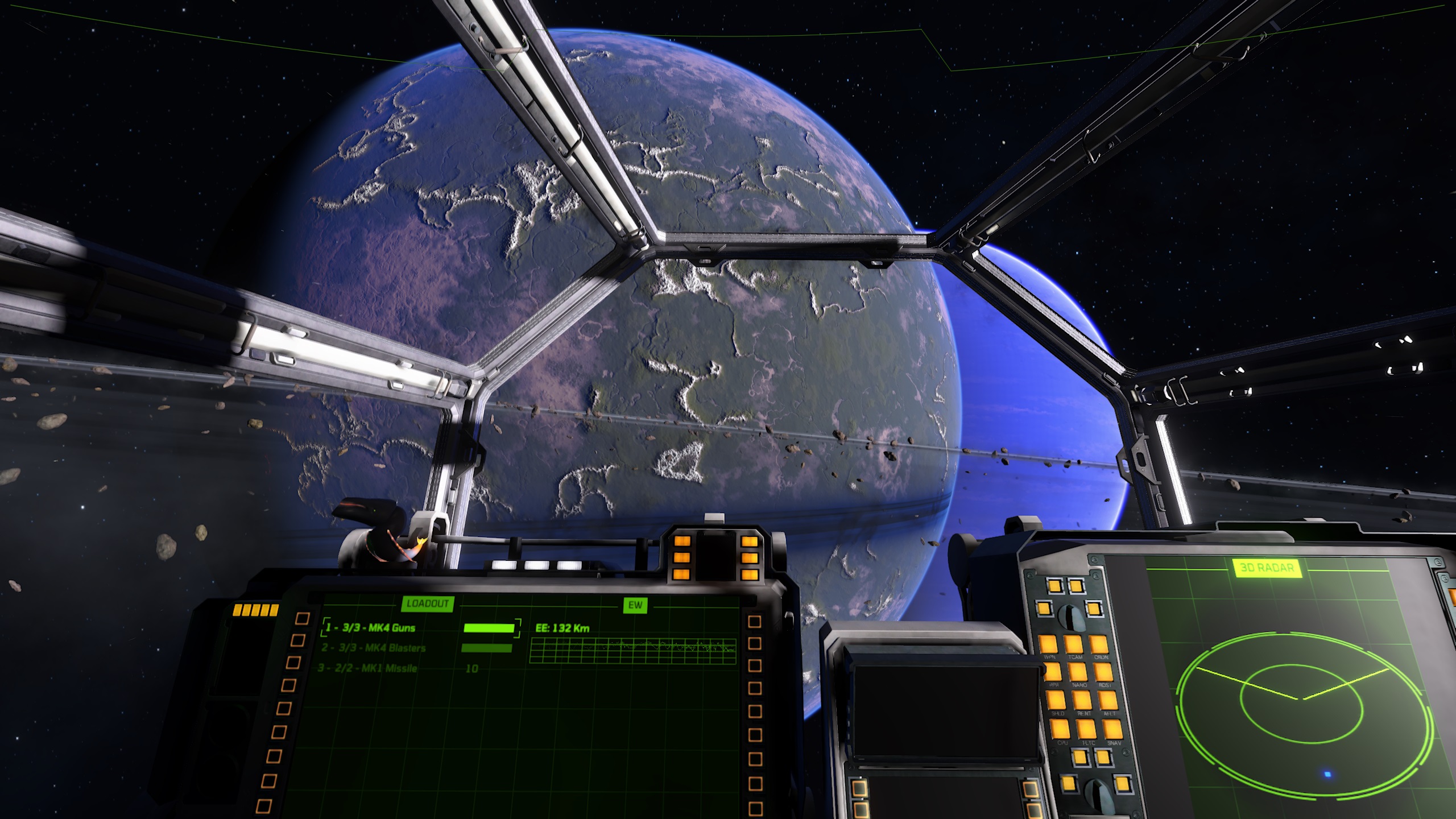Viewport: 1456px width, 819px height.
Task: Activate the WPN keypad button
Action: (x=1049, y=645)
